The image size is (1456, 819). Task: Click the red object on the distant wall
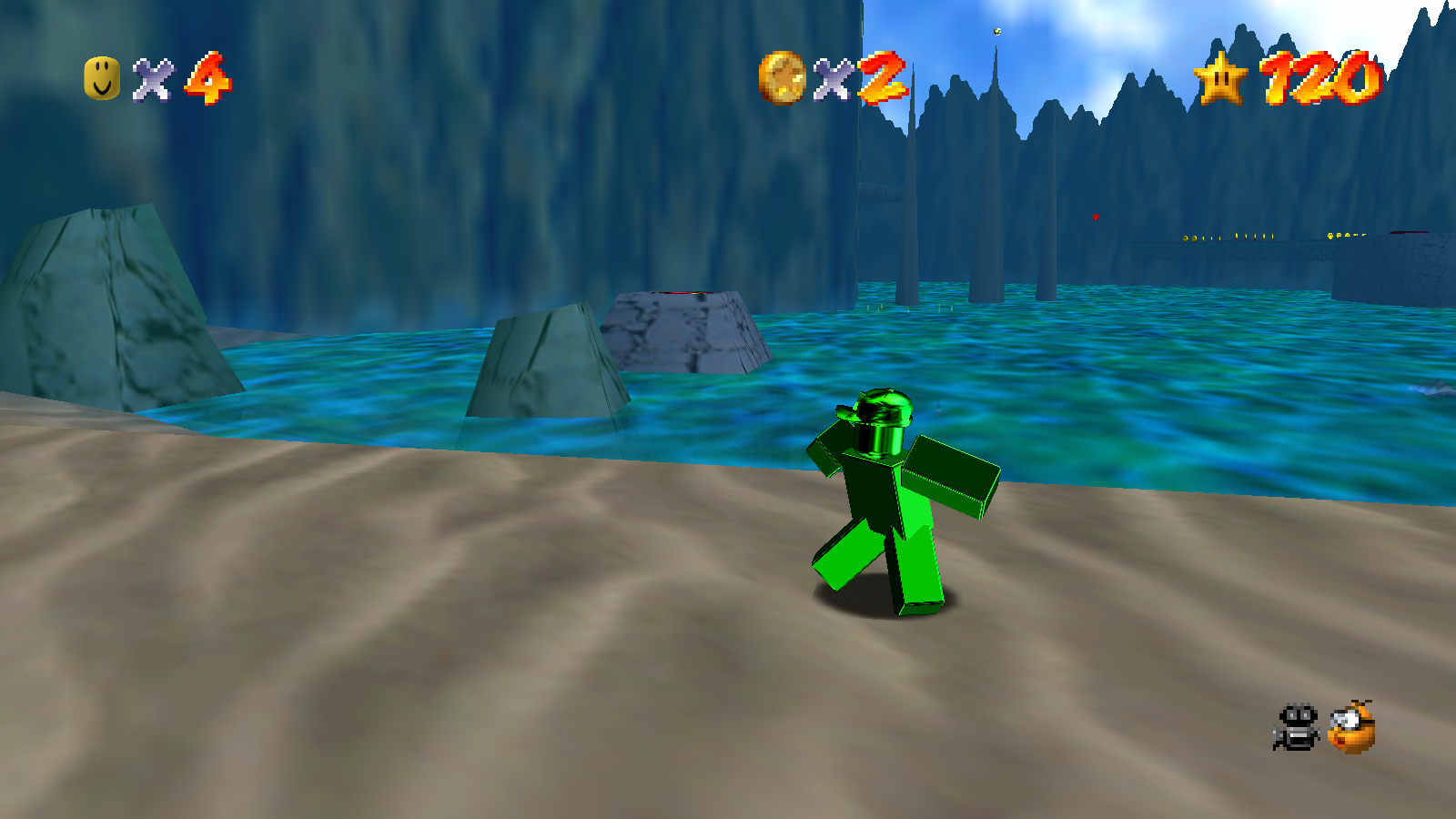coord(1096,217)
